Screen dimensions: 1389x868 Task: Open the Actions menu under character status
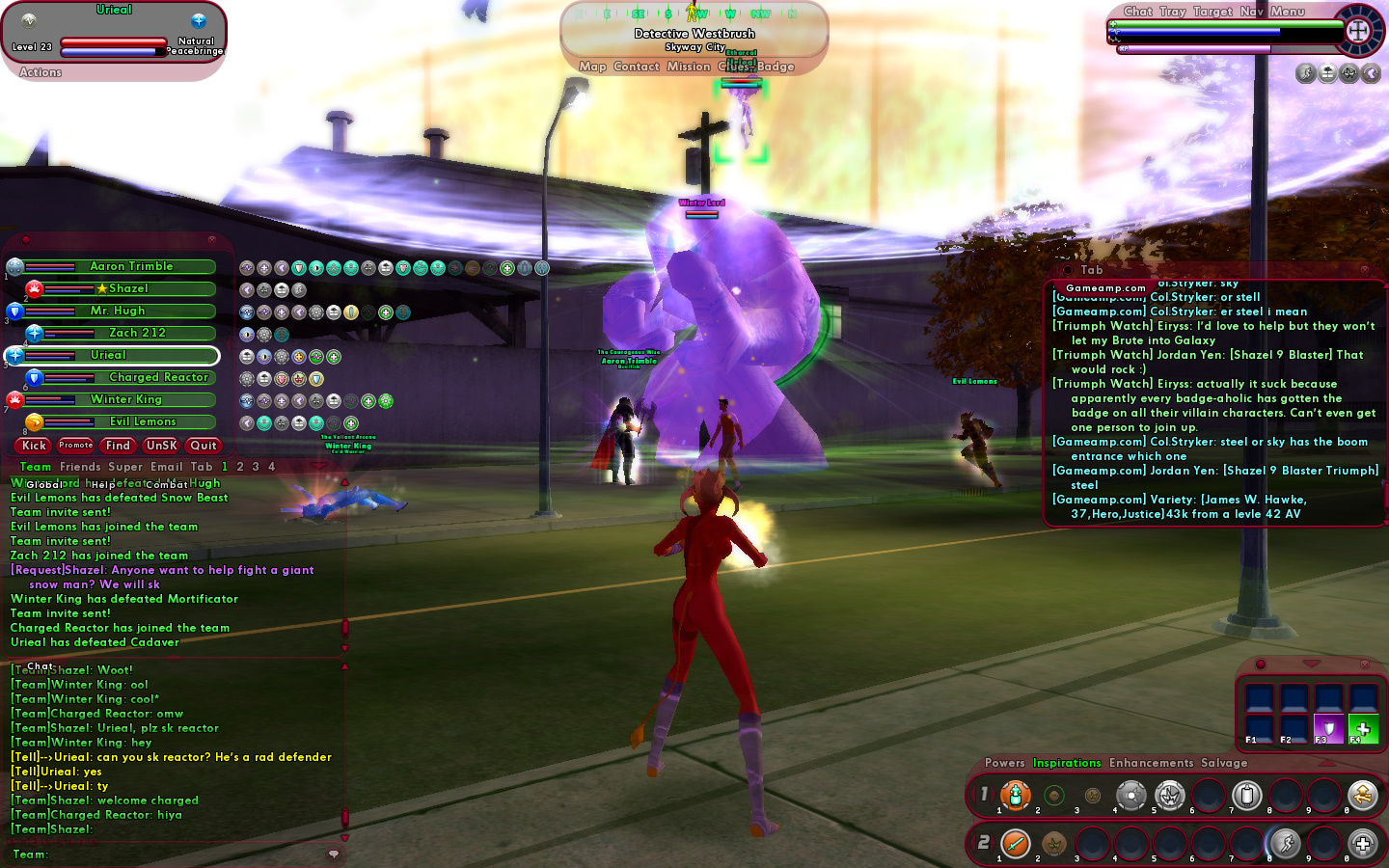tap(41, 72)
